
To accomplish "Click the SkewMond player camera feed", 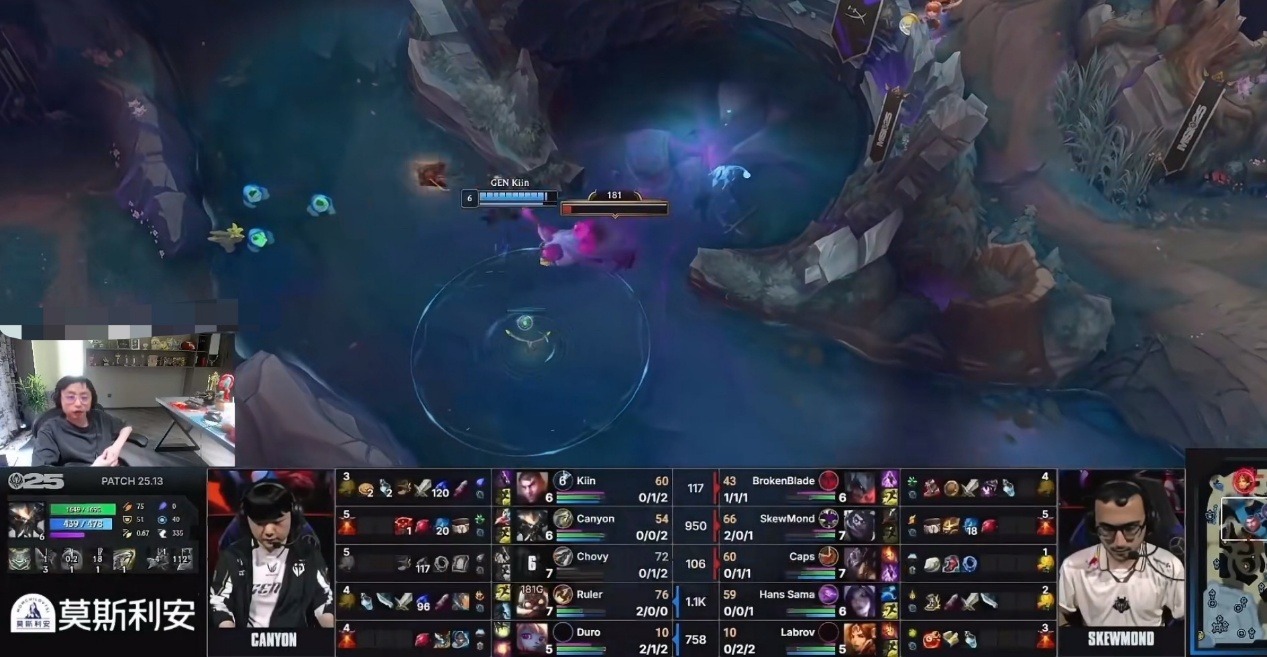I will tap(1120, 555).
